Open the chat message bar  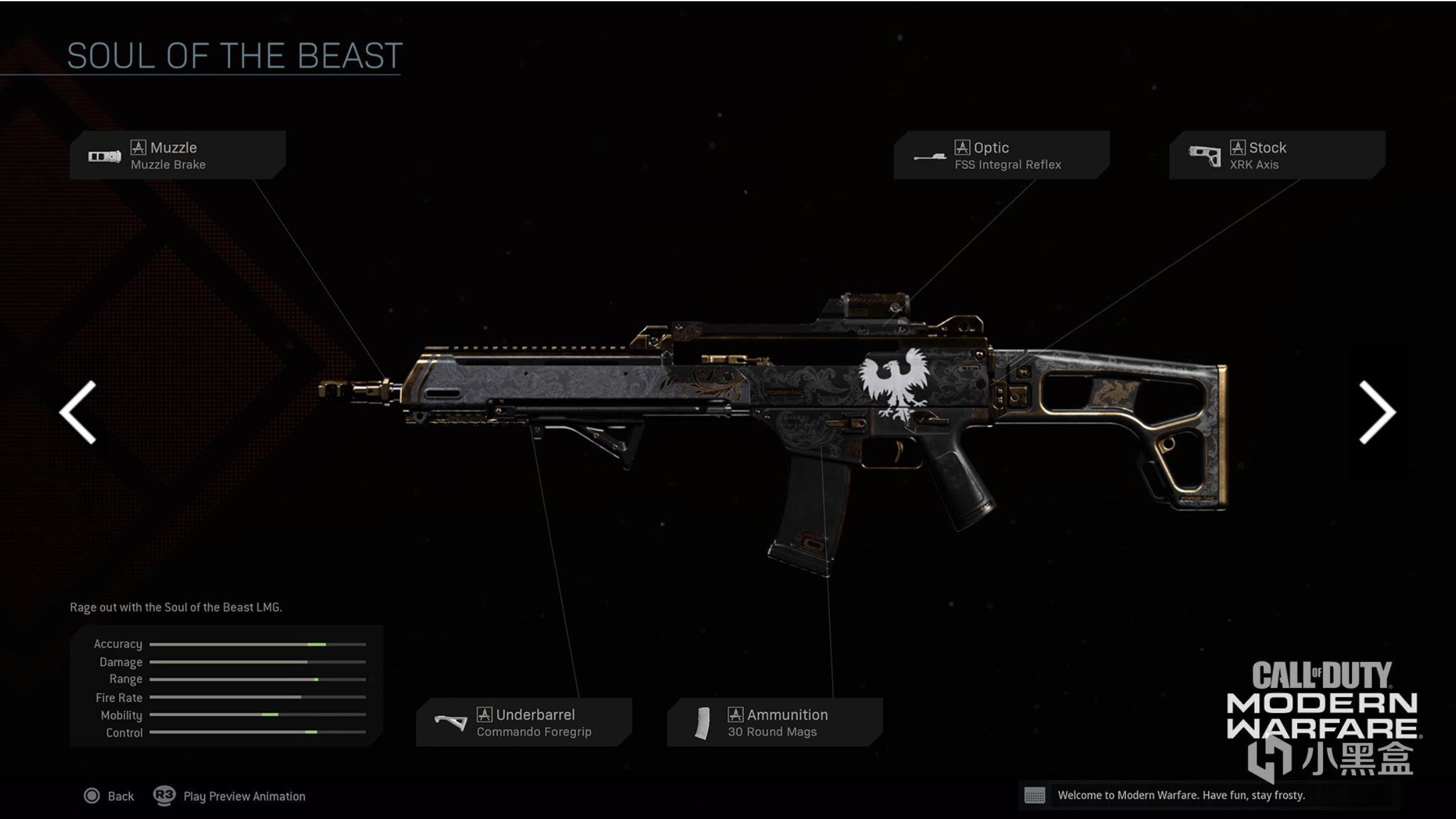1179,795
